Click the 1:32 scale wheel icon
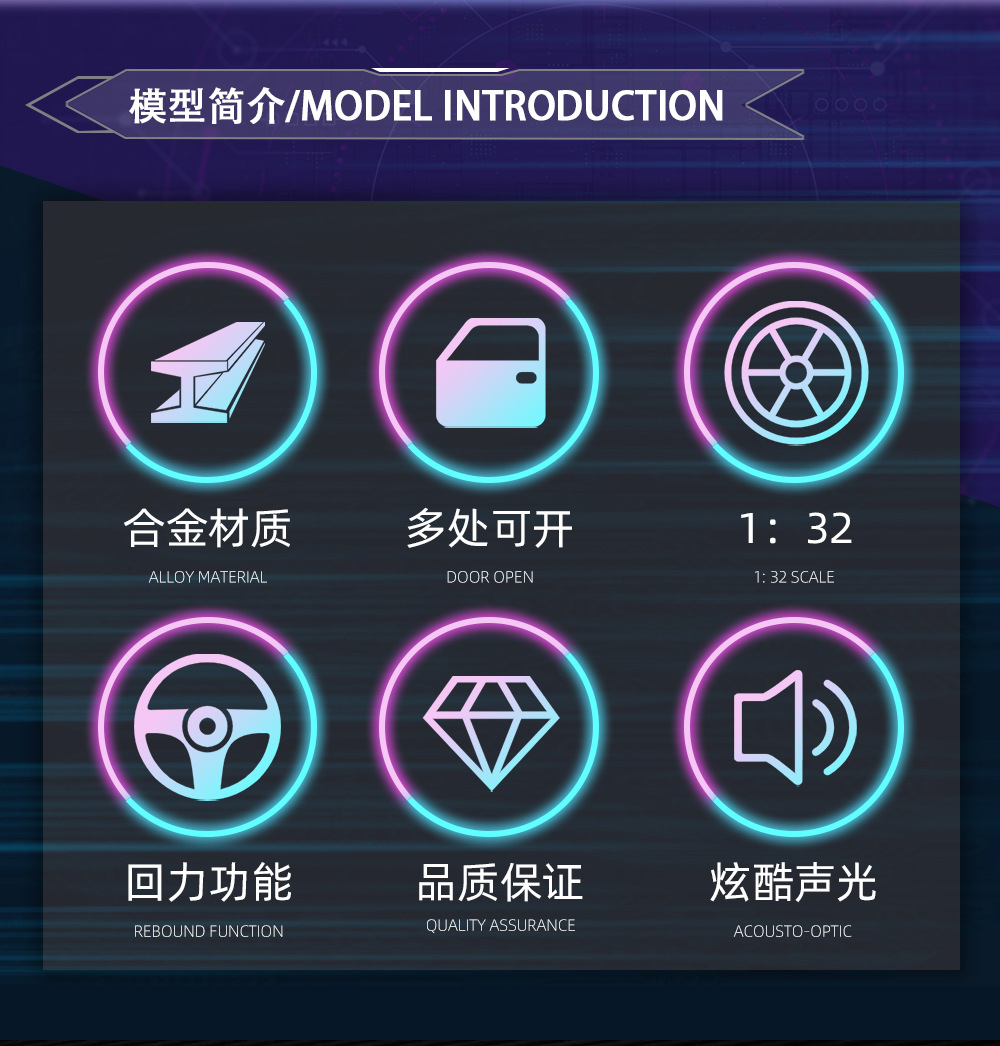This screenshot has height=1046, width=1000. [x=795, y=372]
